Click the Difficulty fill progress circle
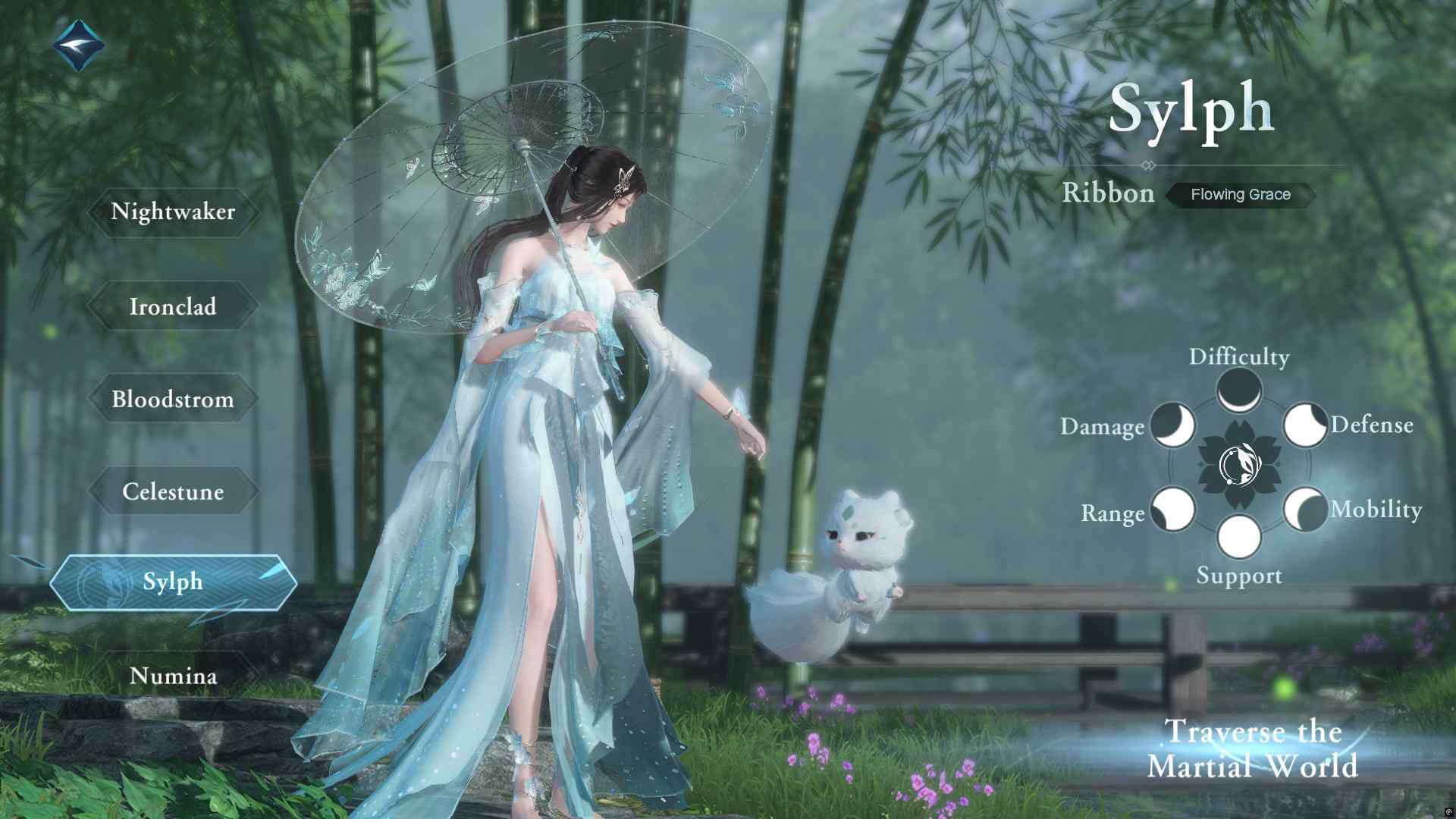 (x=1239, y=392)
